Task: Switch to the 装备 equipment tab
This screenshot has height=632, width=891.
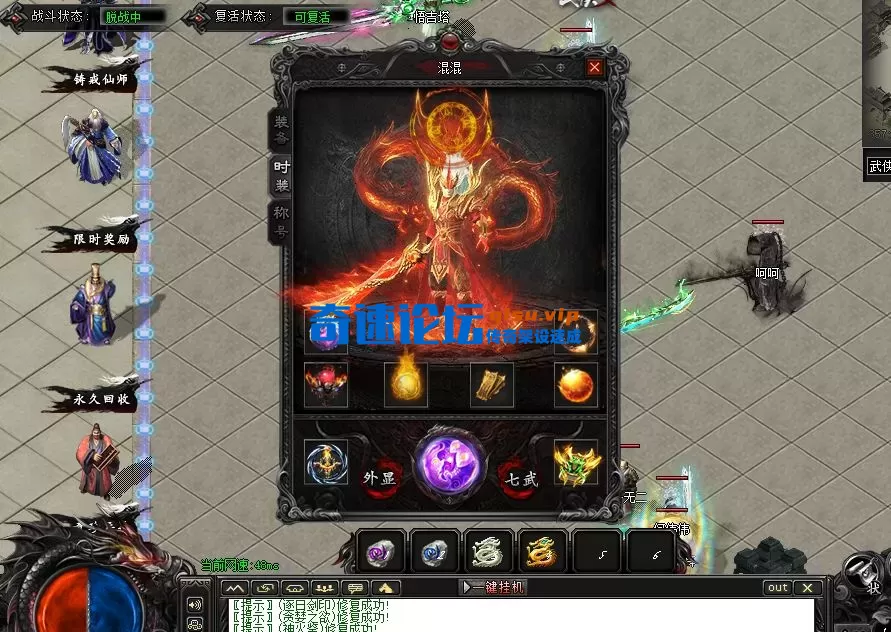Action: pos(281,130)
